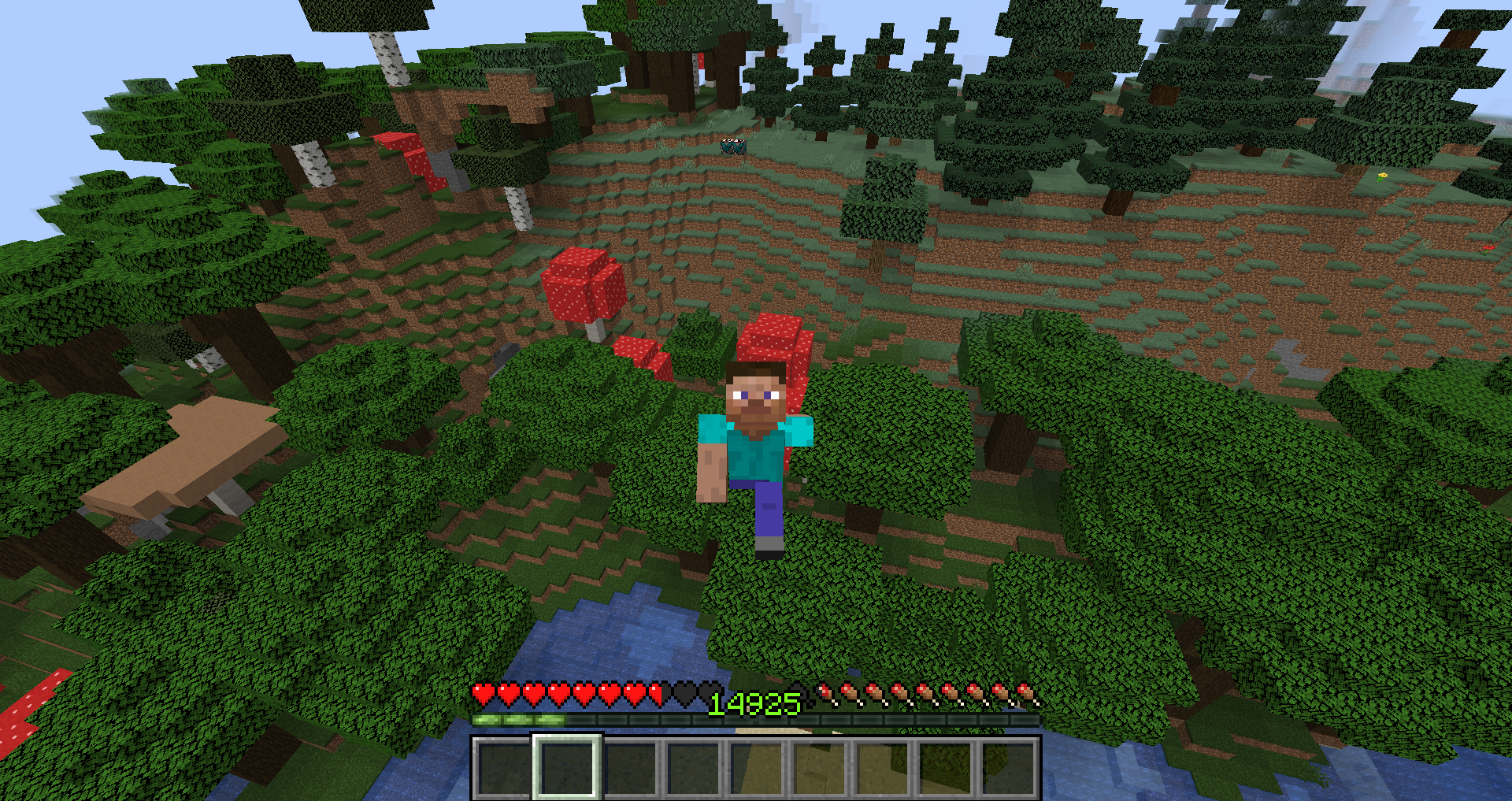
Task: Click the experience score 14925
Action: (752, 703)
